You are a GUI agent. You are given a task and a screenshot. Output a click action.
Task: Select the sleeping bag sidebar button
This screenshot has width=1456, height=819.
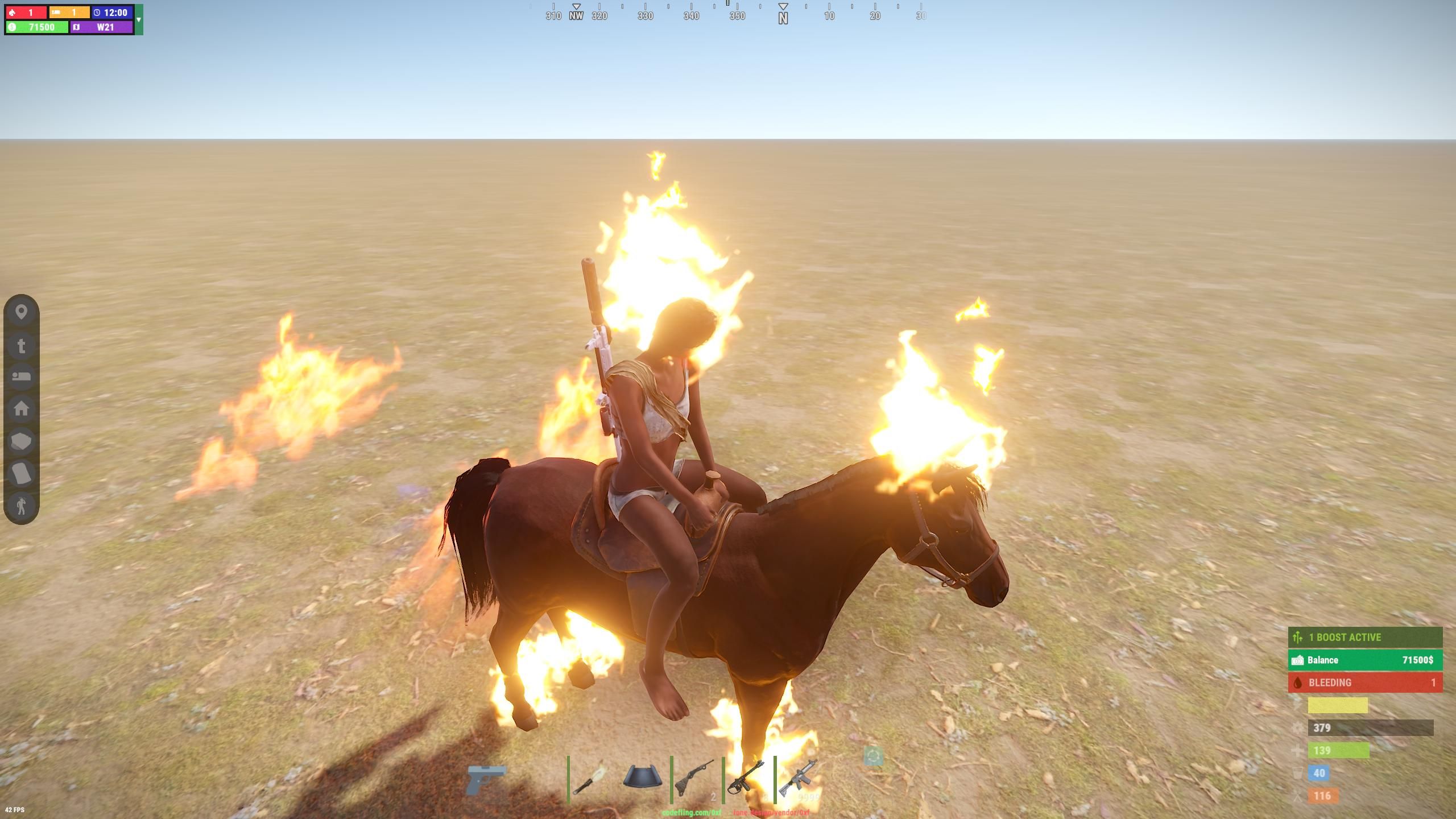click(22, 377)
